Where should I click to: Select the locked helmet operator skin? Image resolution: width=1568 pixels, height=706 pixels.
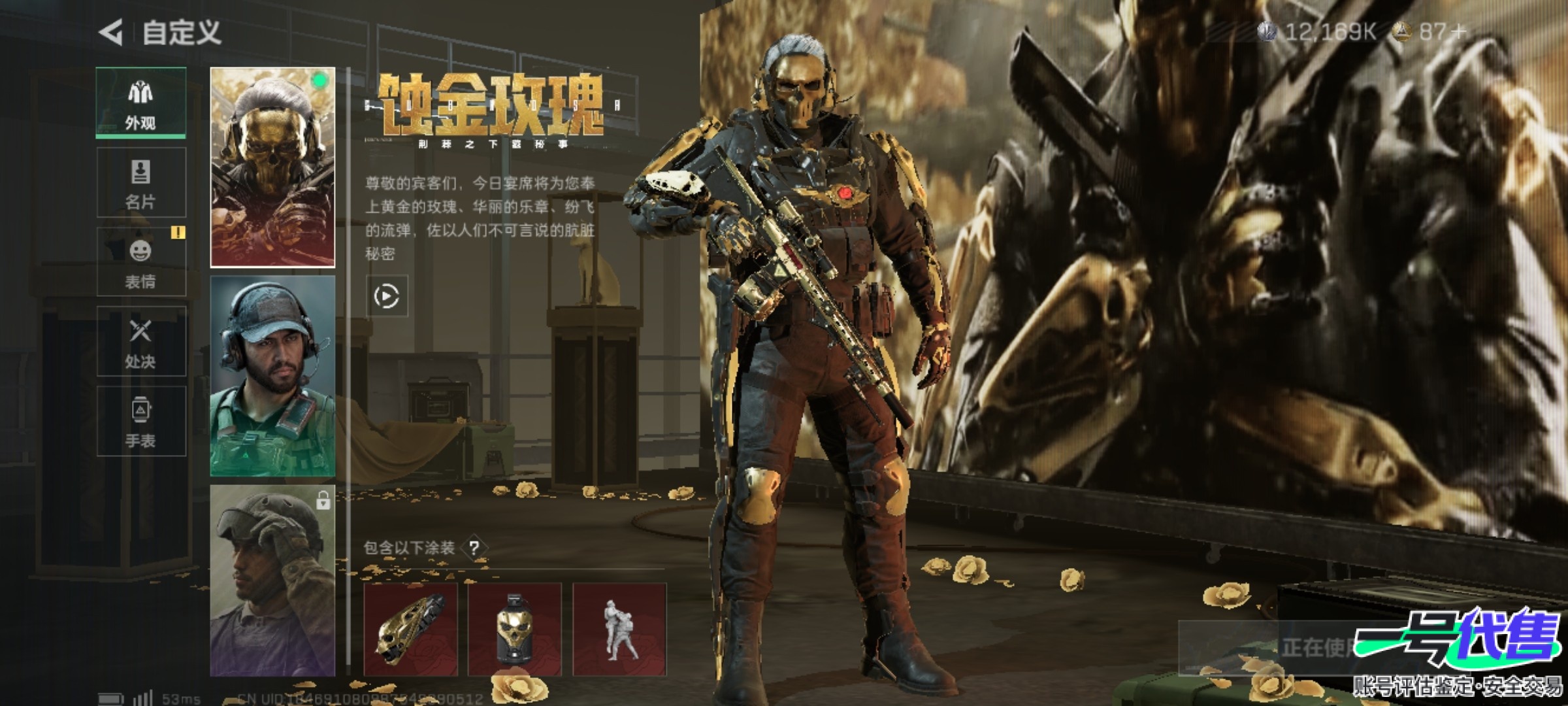[x=272, y=580]
